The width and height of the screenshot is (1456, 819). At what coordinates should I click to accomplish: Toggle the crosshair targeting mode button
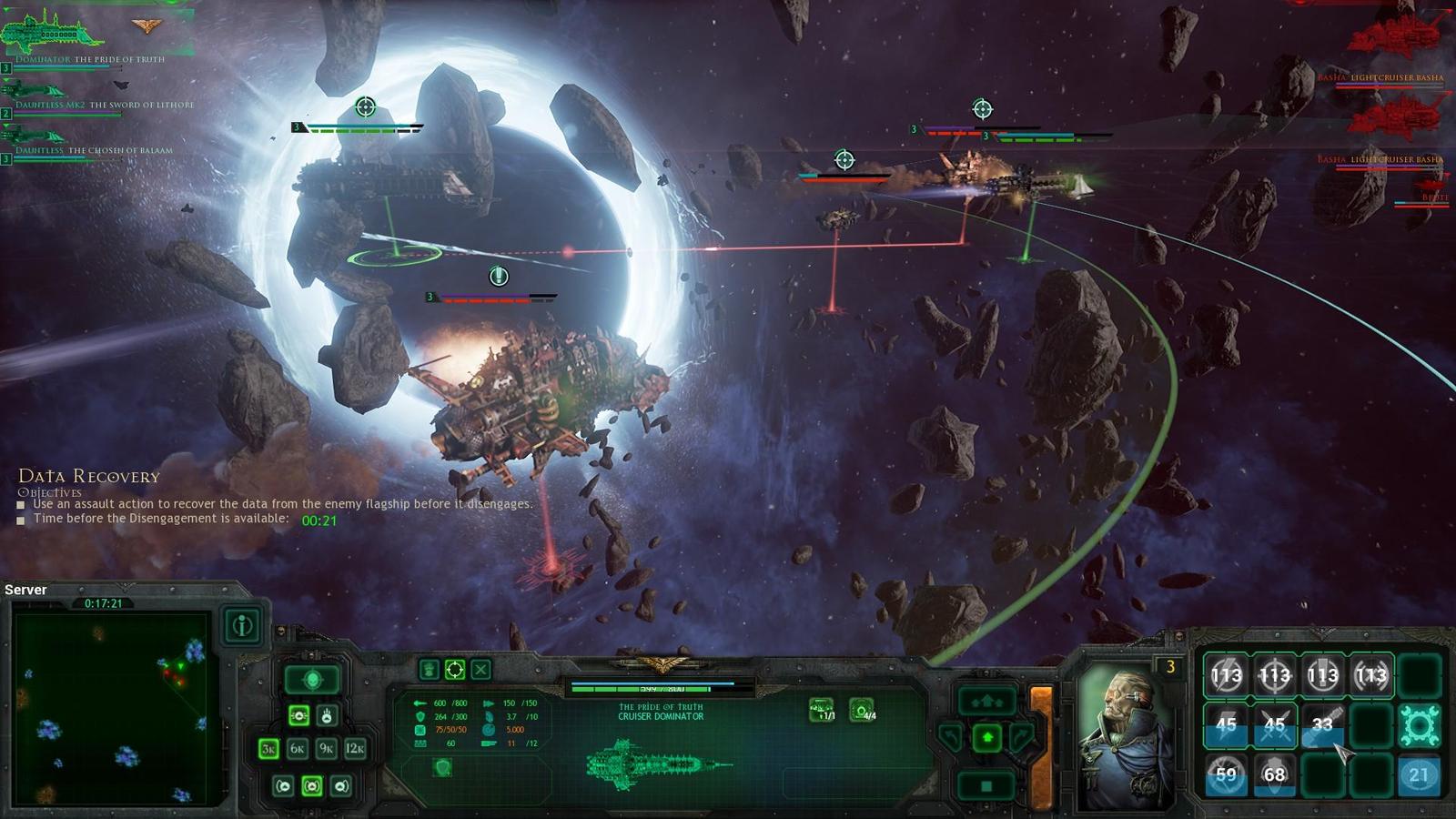click(x=455, y=671)
